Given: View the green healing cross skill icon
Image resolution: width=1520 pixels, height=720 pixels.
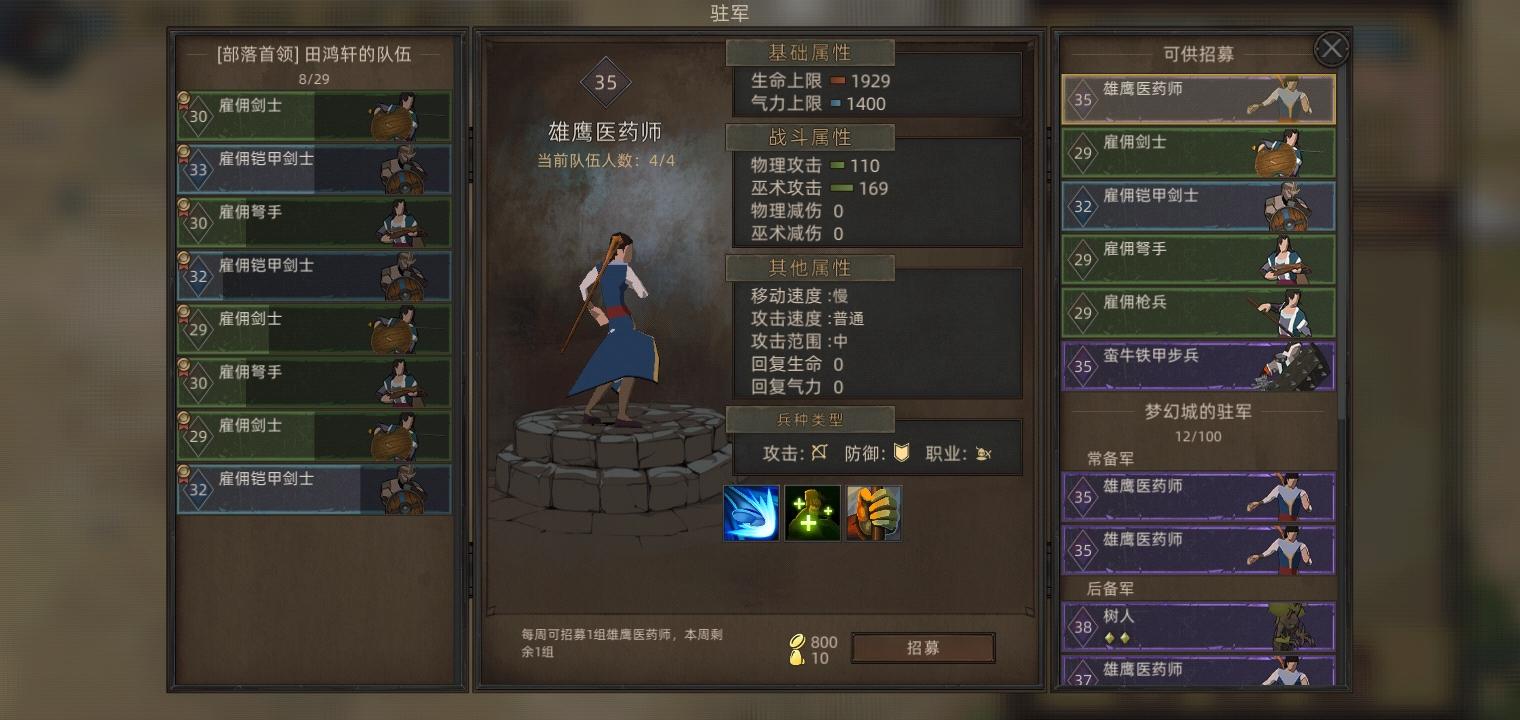Looking at the screenshot, I should 812,513.
